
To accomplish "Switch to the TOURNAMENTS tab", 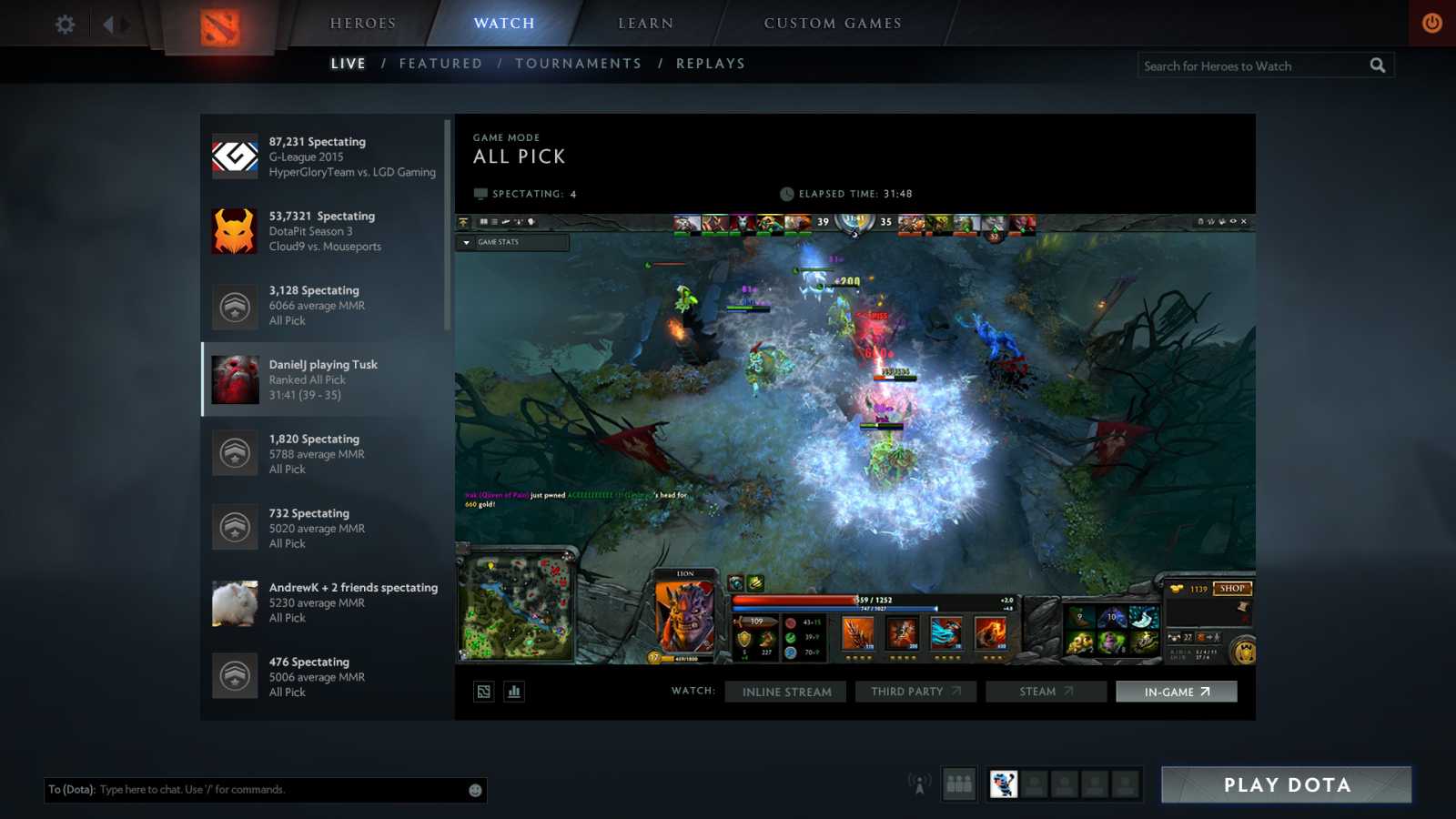I will [579, 63].
